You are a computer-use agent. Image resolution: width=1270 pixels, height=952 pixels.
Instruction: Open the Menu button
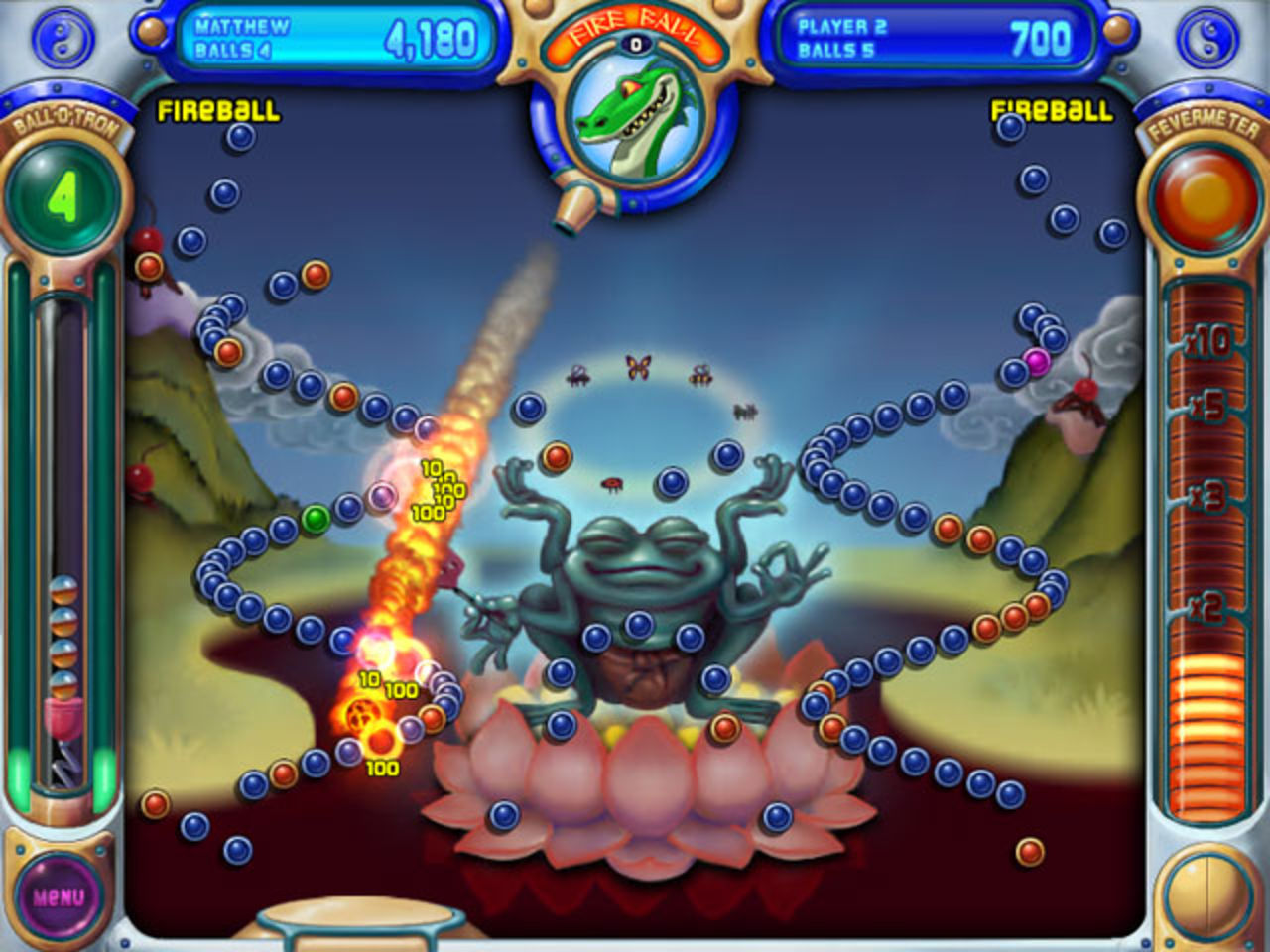pyautogui.click(x=62, y=897)
